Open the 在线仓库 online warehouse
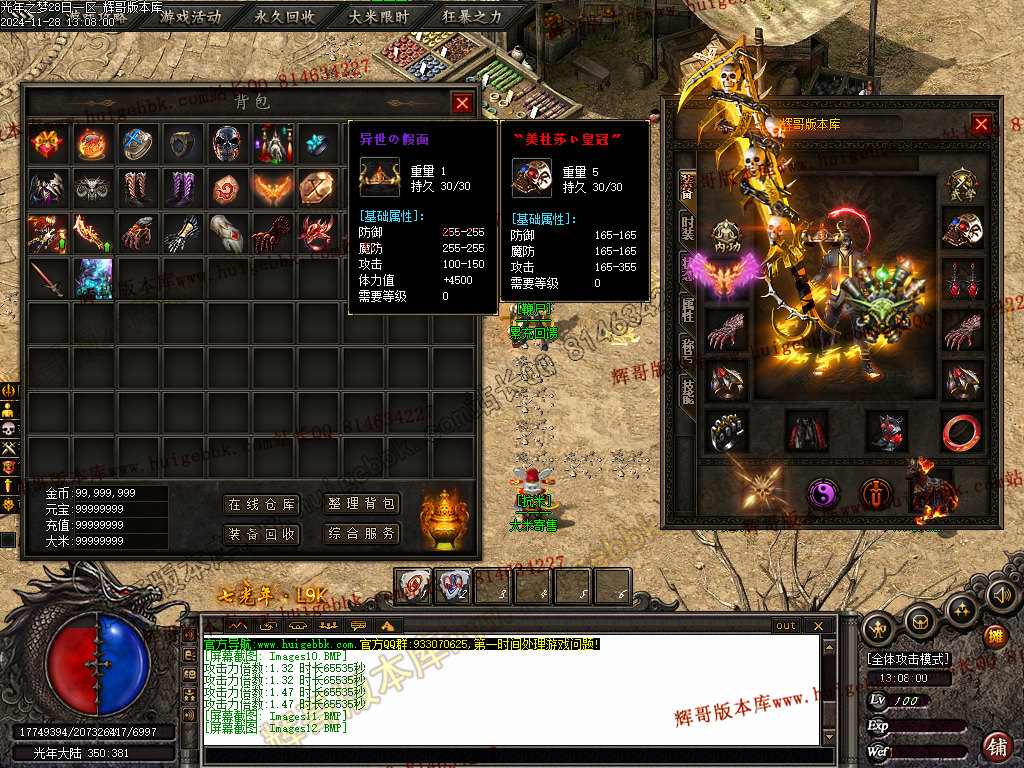The image size is (1024, 768). pos(261,504)
